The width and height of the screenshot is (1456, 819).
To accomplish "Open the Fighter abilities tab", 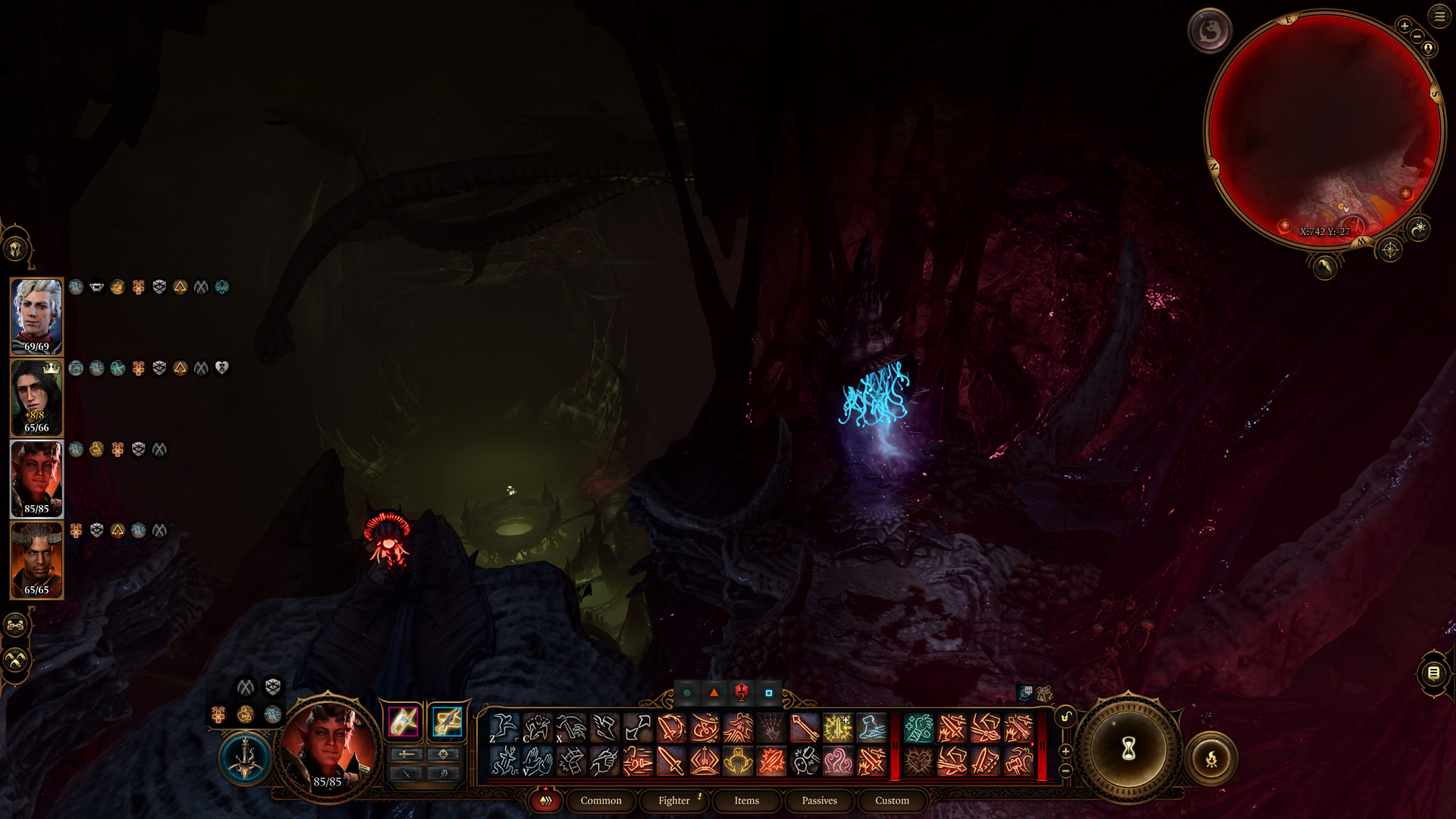I will click(674, 801).
